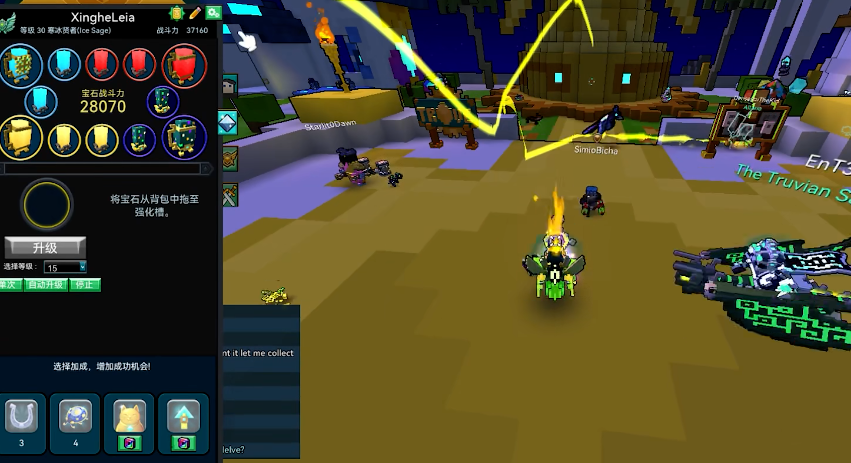Viewport: 851px width, 463px height.
Task: Click the green 停止 stop button
Action: [x=86, y=285]
